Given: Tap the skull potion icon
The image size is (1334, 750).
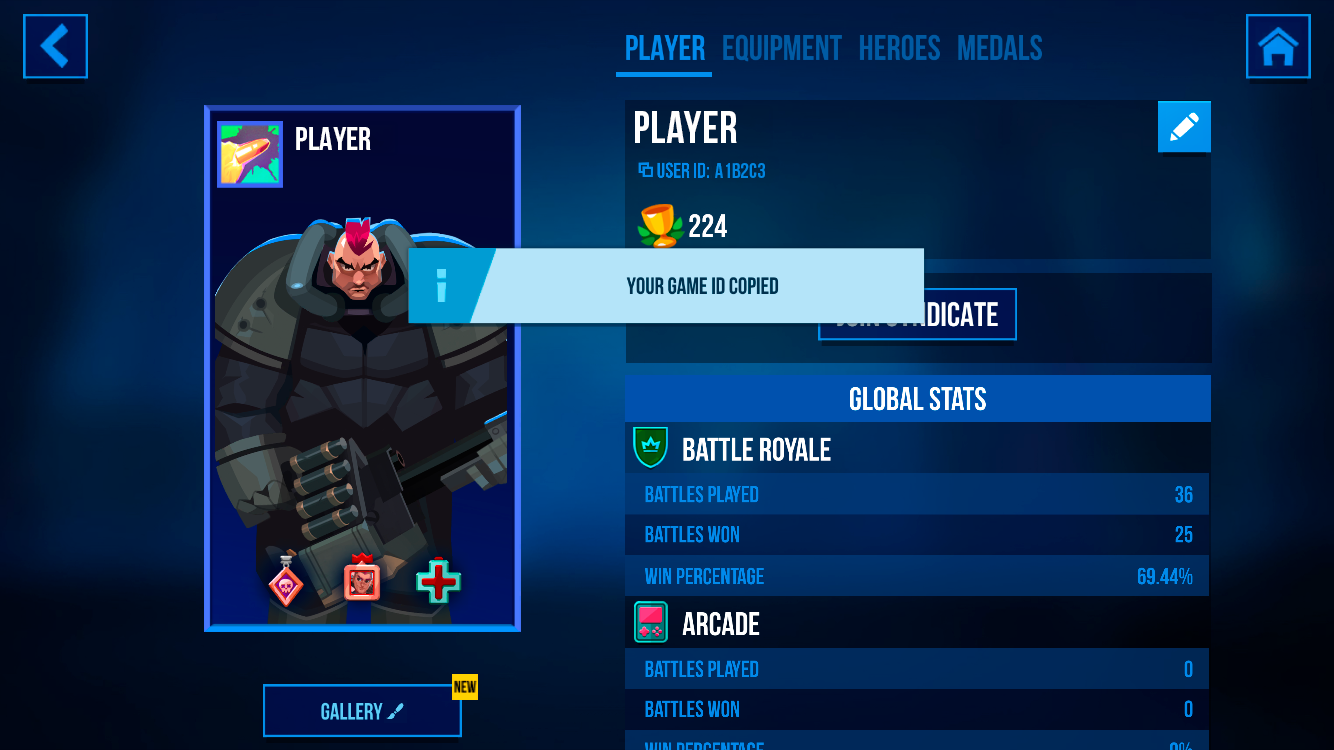Looking at the screenshot, I should 285,581.
